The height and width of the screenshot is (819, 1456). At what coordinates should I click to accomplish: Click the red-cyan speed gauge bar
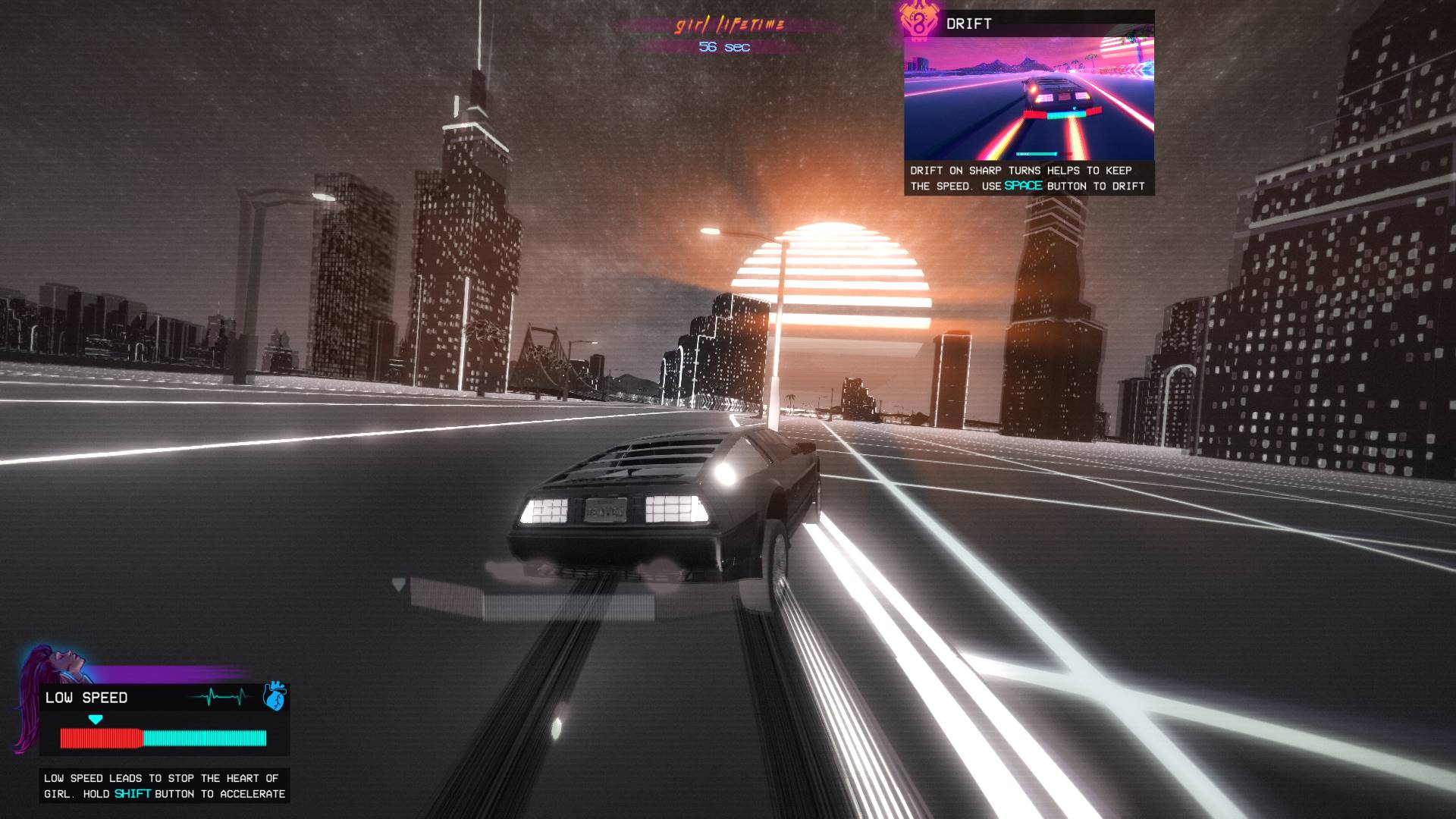click(162, 736)
